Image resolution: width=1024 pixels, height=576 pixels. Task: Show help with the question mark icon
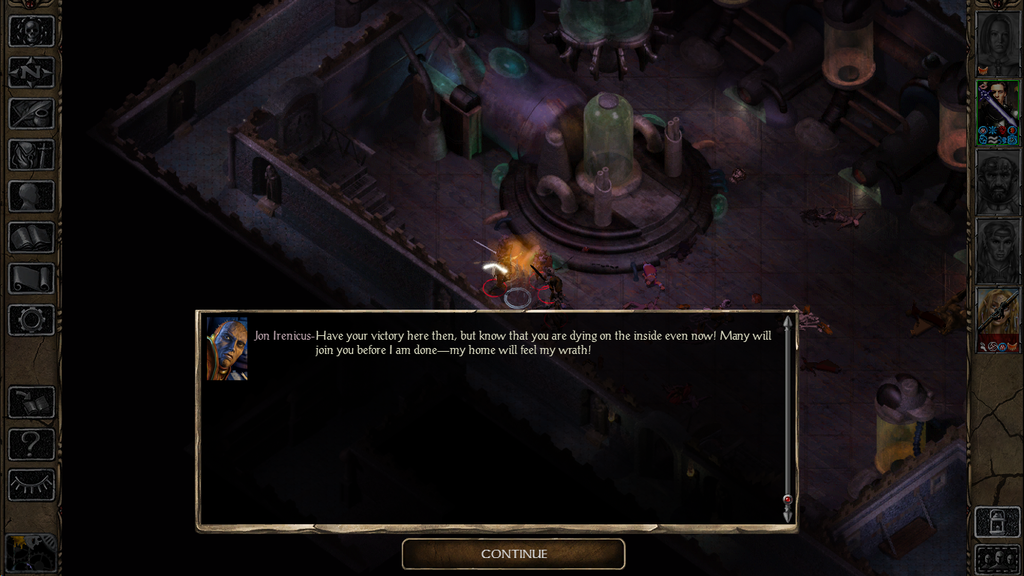(31, 443)
